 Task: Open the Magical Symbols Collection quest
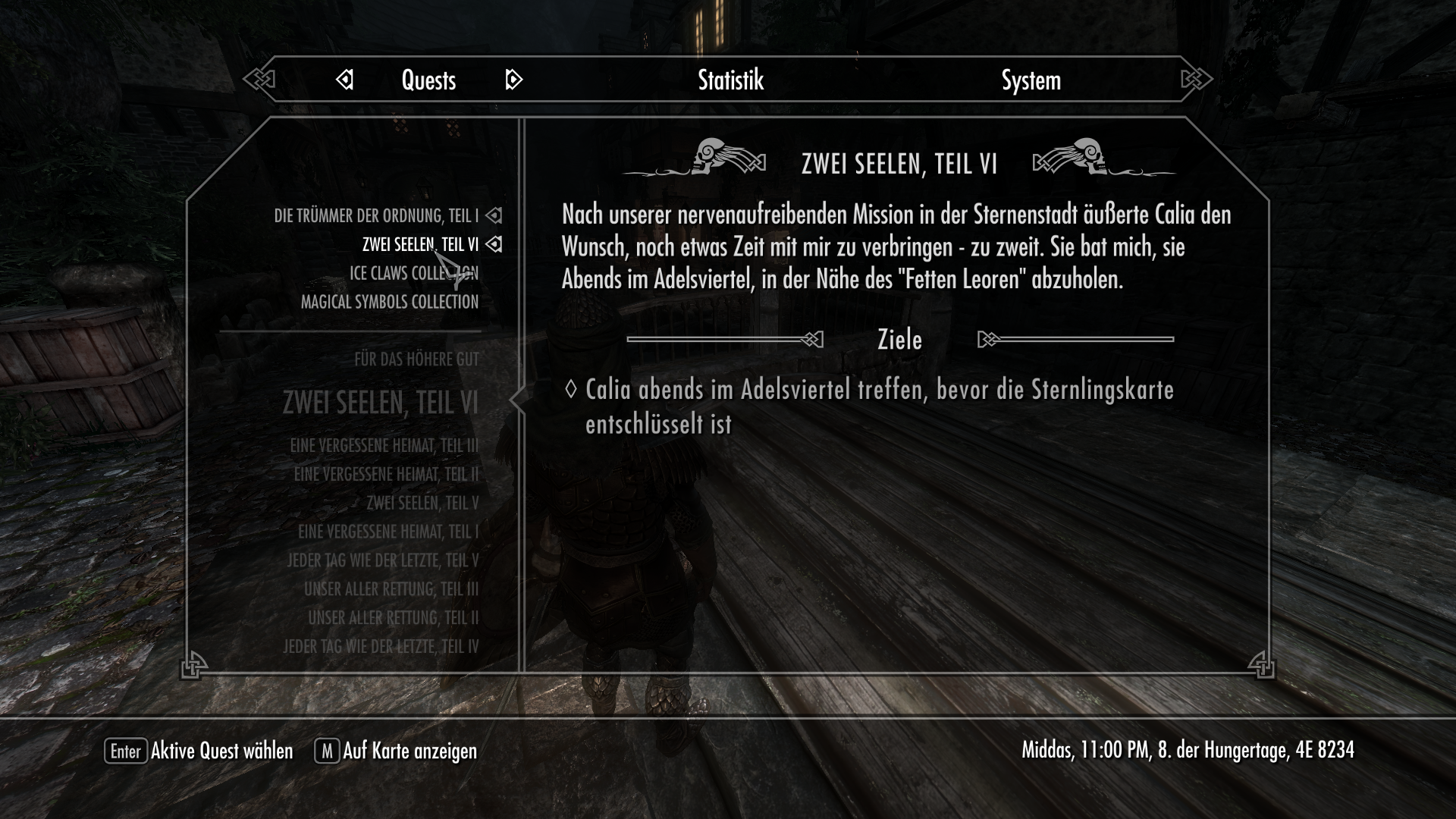tap(390, 302)
